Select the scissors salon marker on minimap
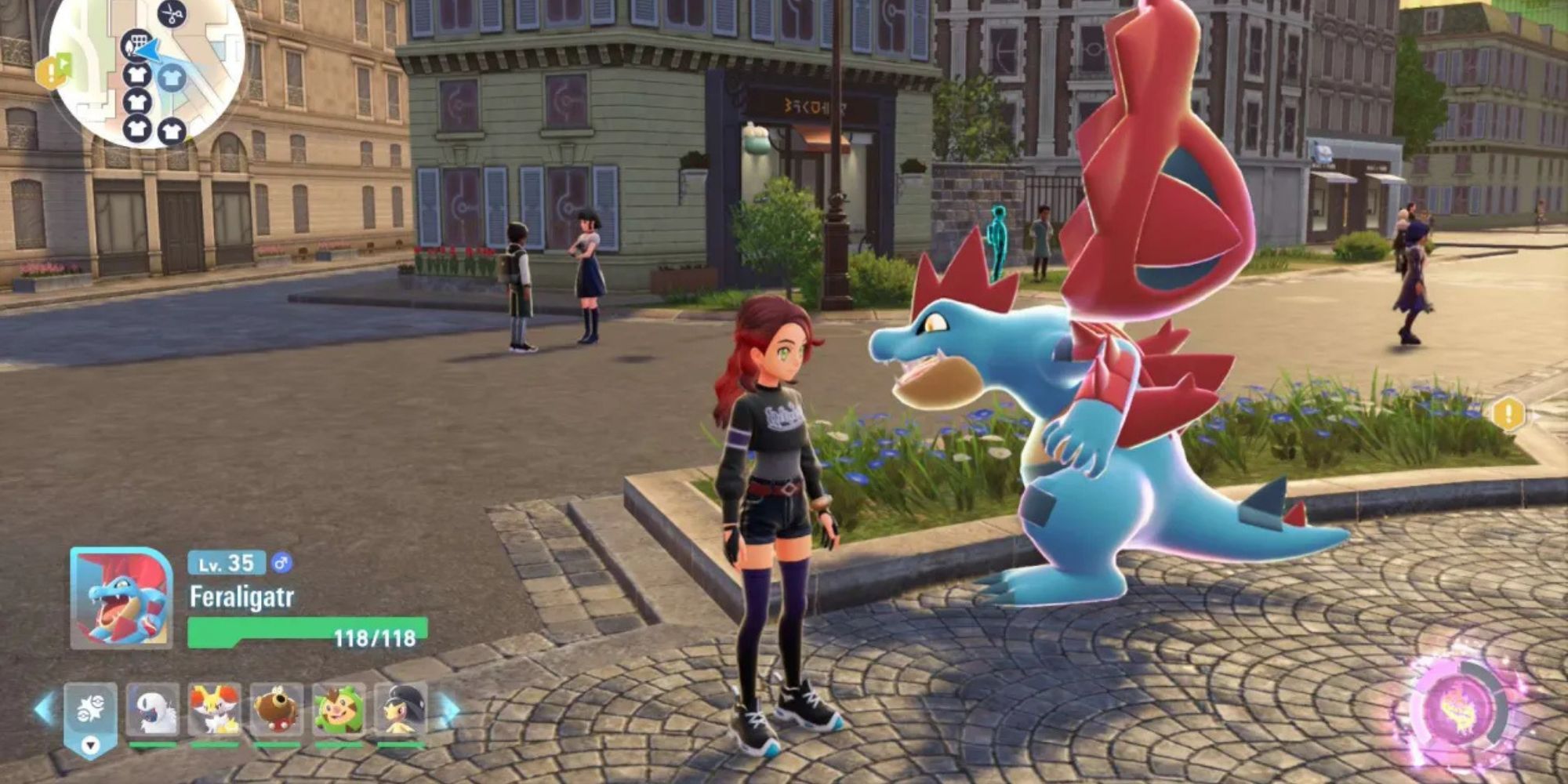Image resolution: width=1568 pixels, height=784 pixels. point(172,13)
